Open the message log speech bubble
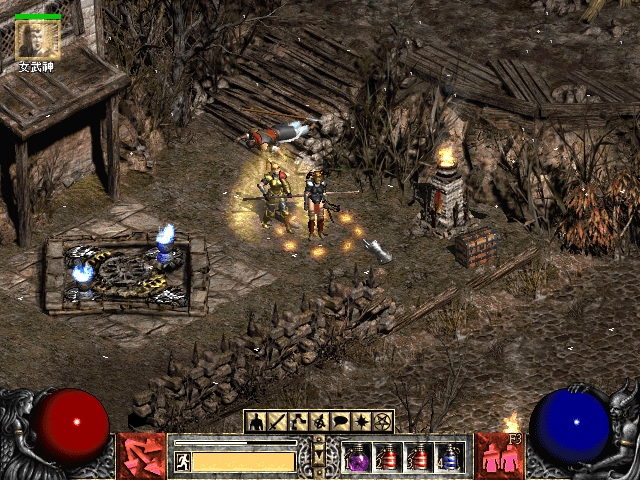Screen dimensions: 640x480 (x=341, y=421)
